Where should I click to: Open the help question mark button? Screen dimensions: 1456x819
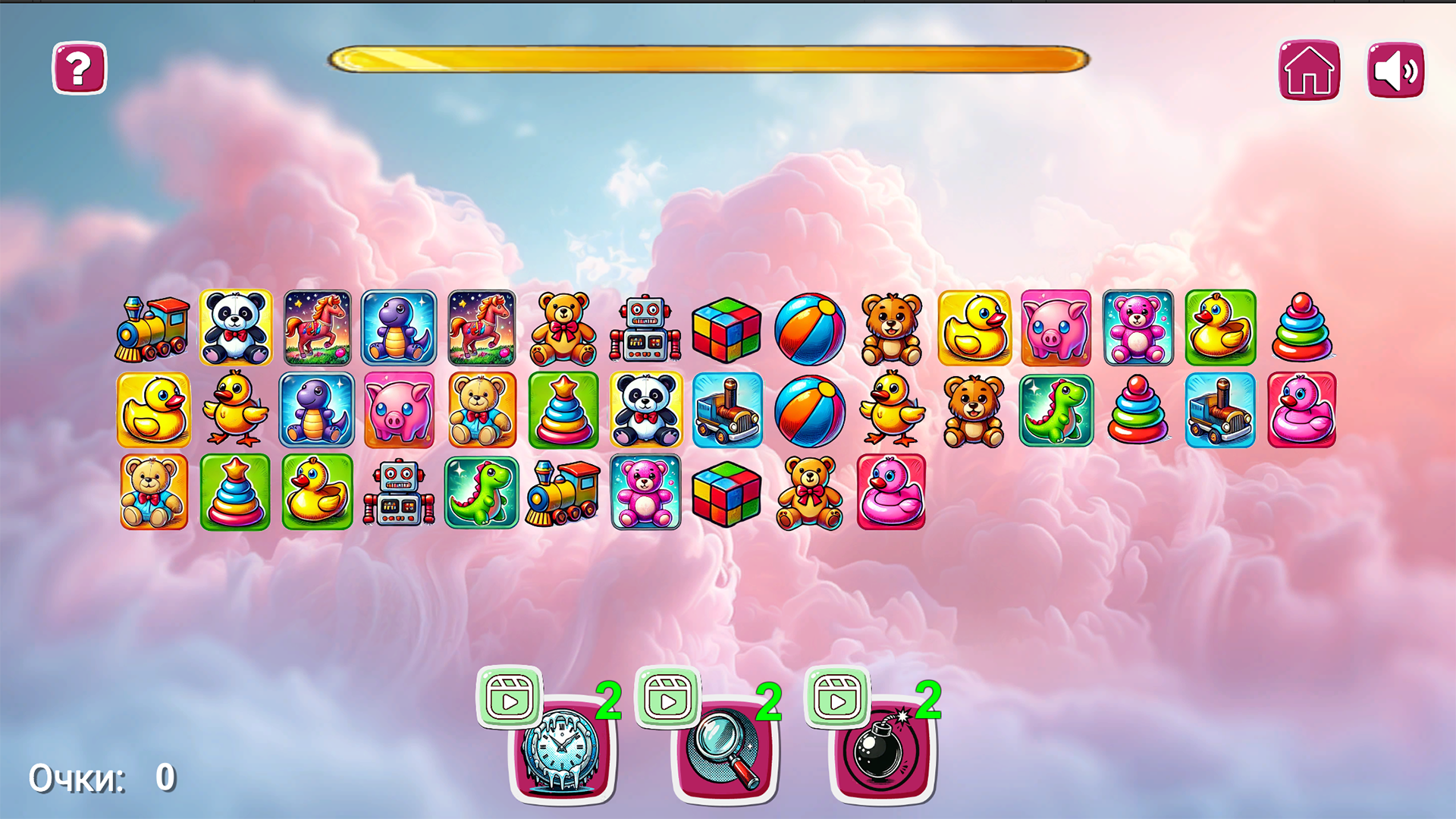(x=78, y=68)
